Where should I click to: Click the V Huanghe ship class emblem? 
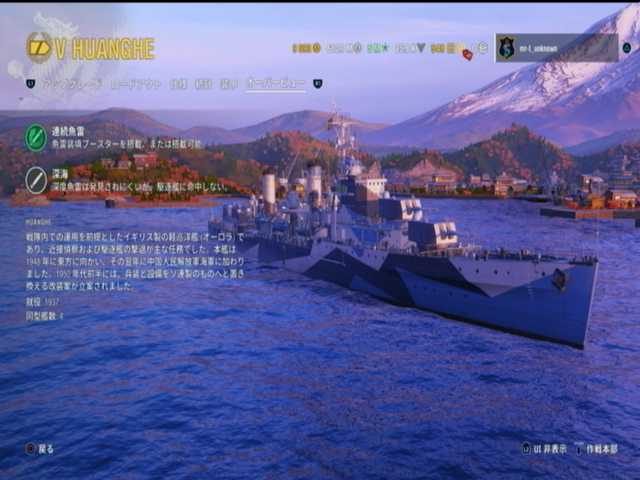pyautogui.click(x=39, y=48)
